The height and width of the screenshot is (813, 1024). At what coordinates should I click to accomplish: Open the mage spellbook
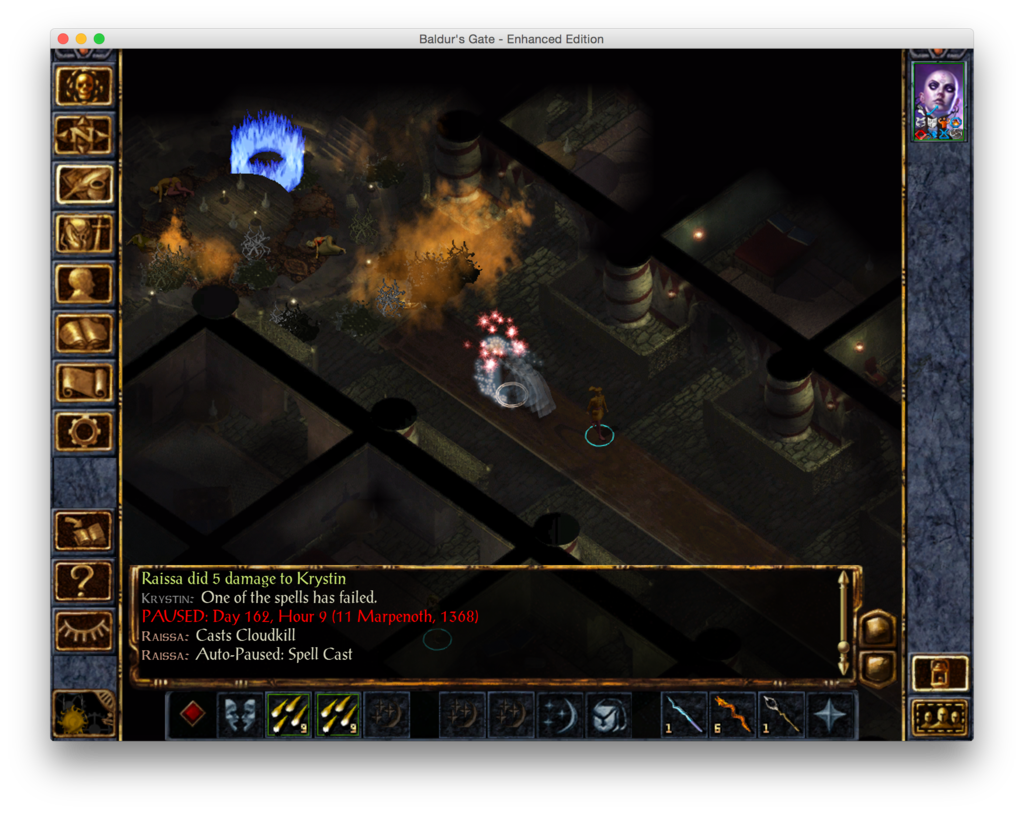coord(84,333)
